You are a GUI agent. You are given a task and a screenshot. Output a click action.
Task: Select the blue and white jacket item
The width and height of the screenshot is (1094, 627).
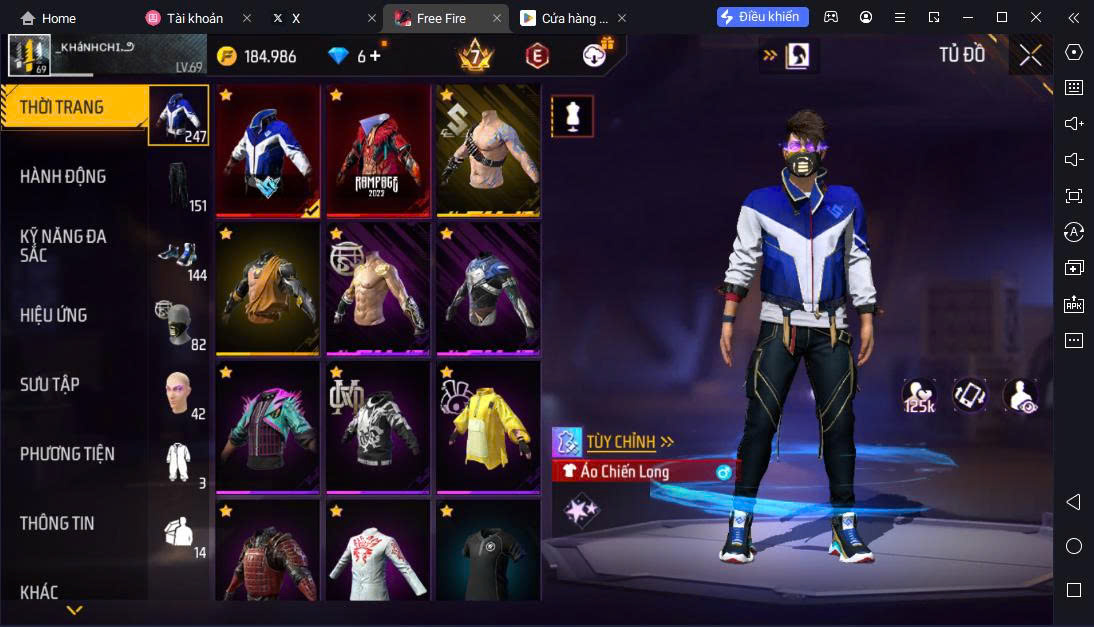pos(268,151)
